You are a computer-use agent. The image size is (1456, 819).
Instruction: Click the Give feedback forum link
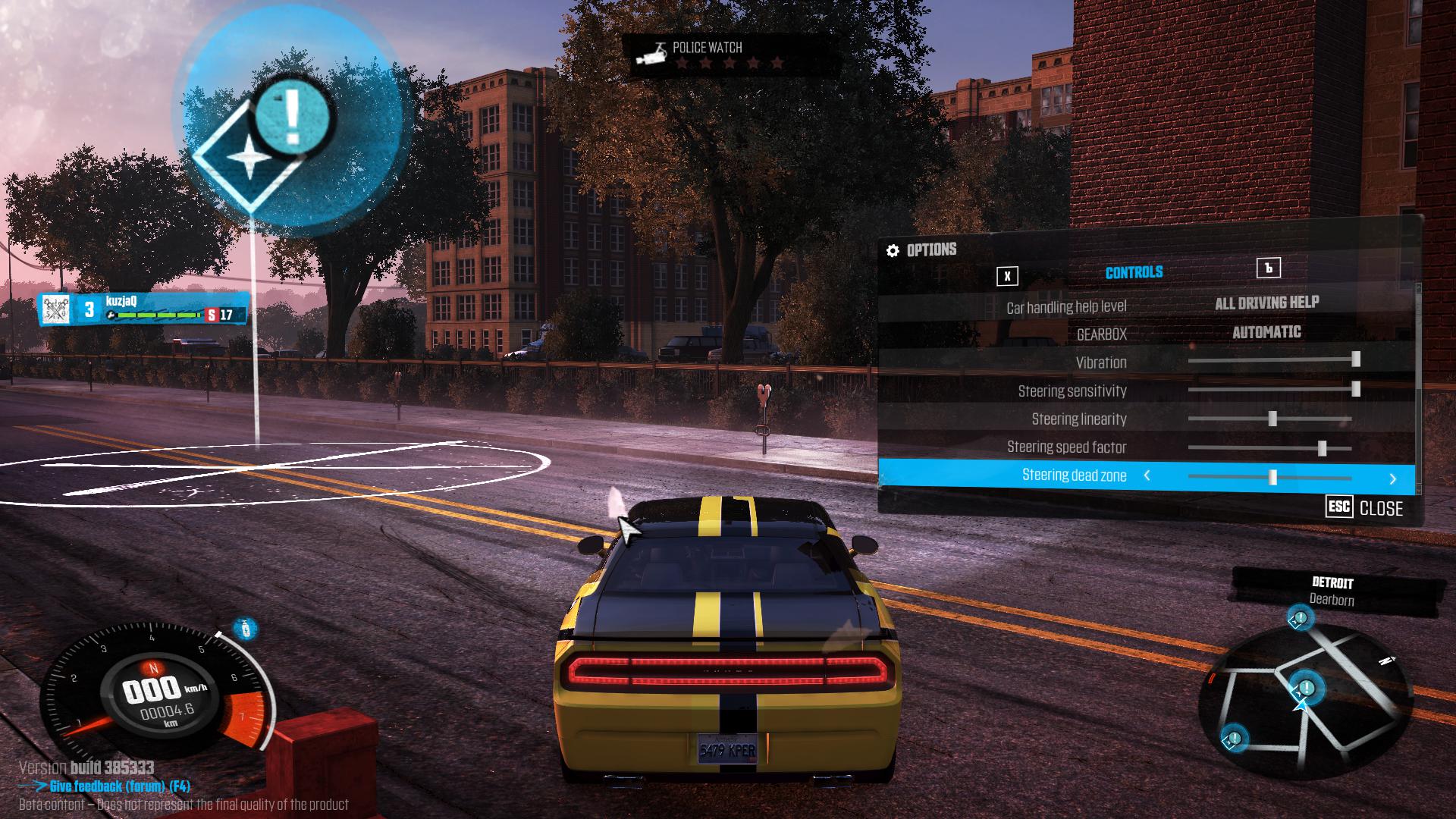(x=119, y=786)
